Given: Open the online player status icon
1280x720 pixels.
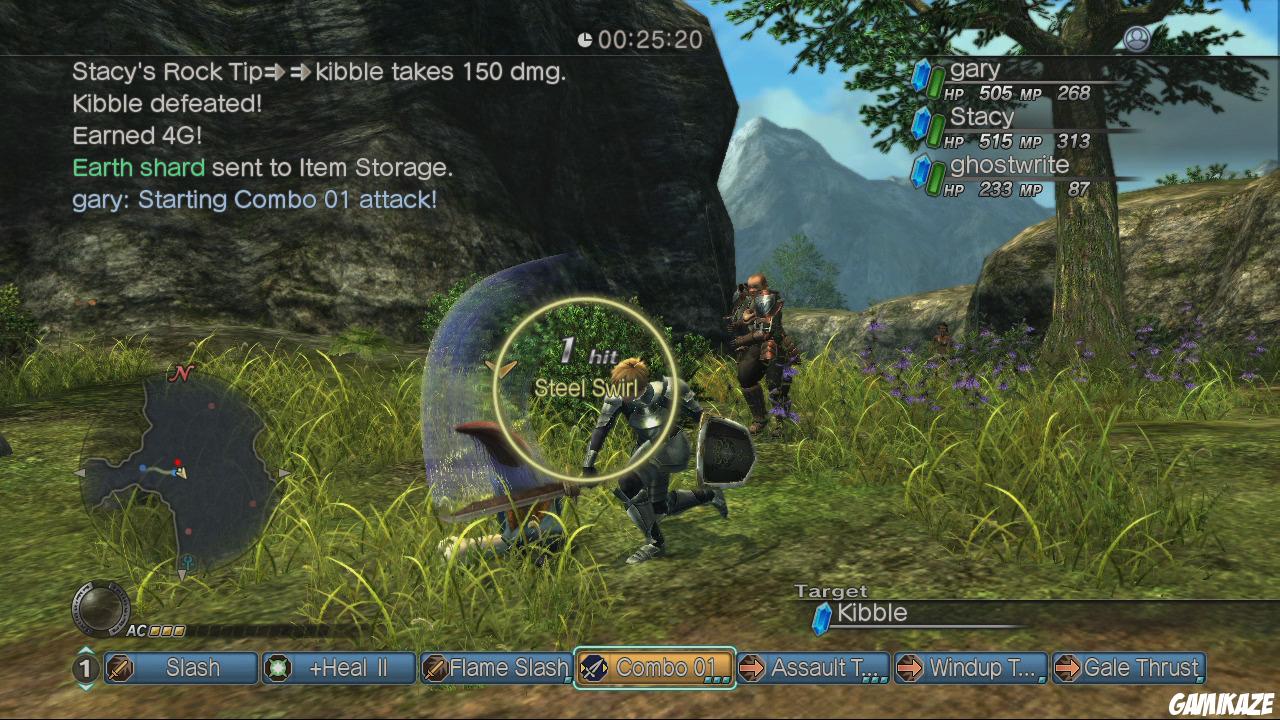Looking at the screenshot, I should [1137, 39].
